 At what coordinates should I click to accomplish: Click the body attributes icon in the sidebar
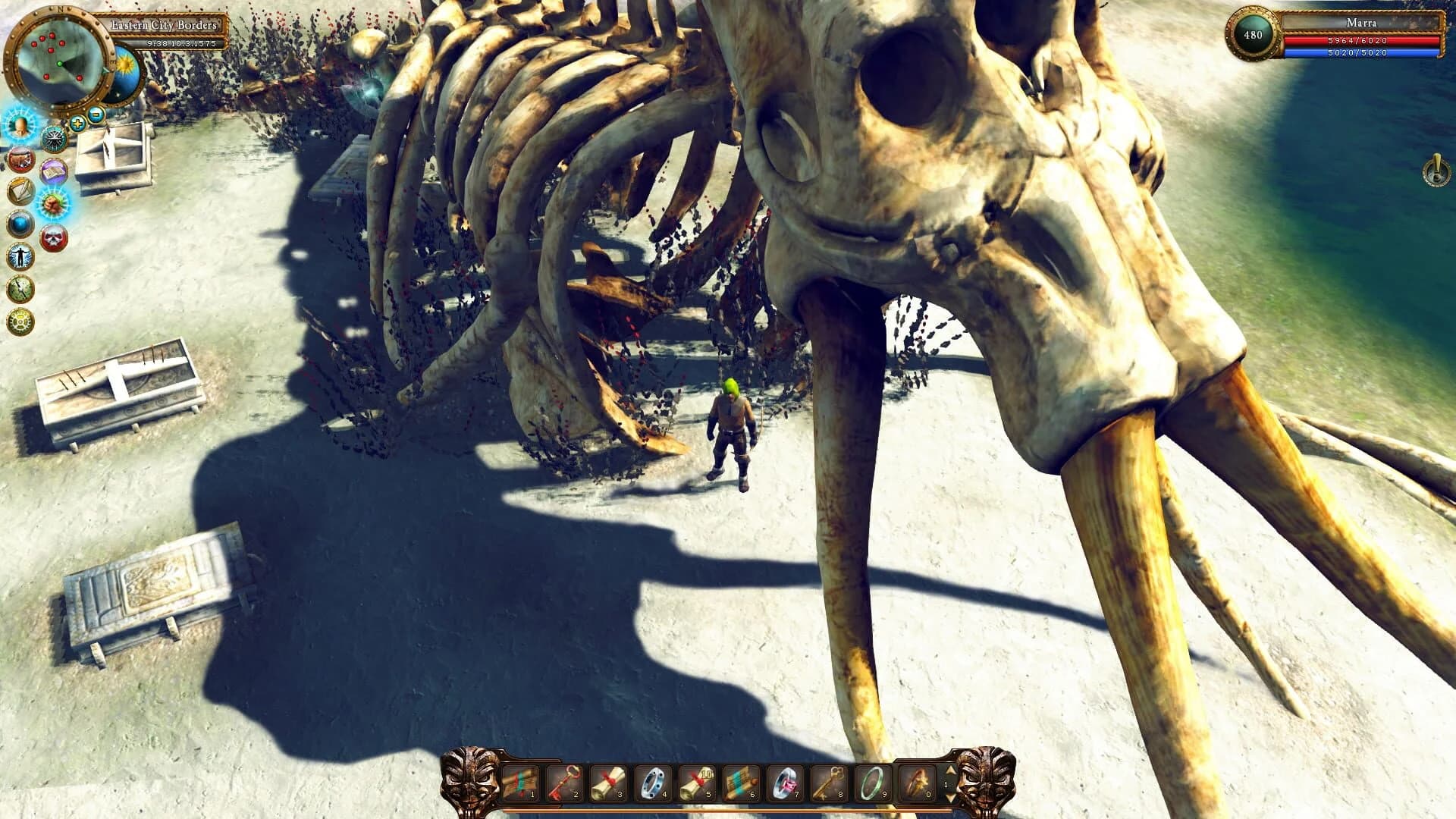[x=20, y=256]
